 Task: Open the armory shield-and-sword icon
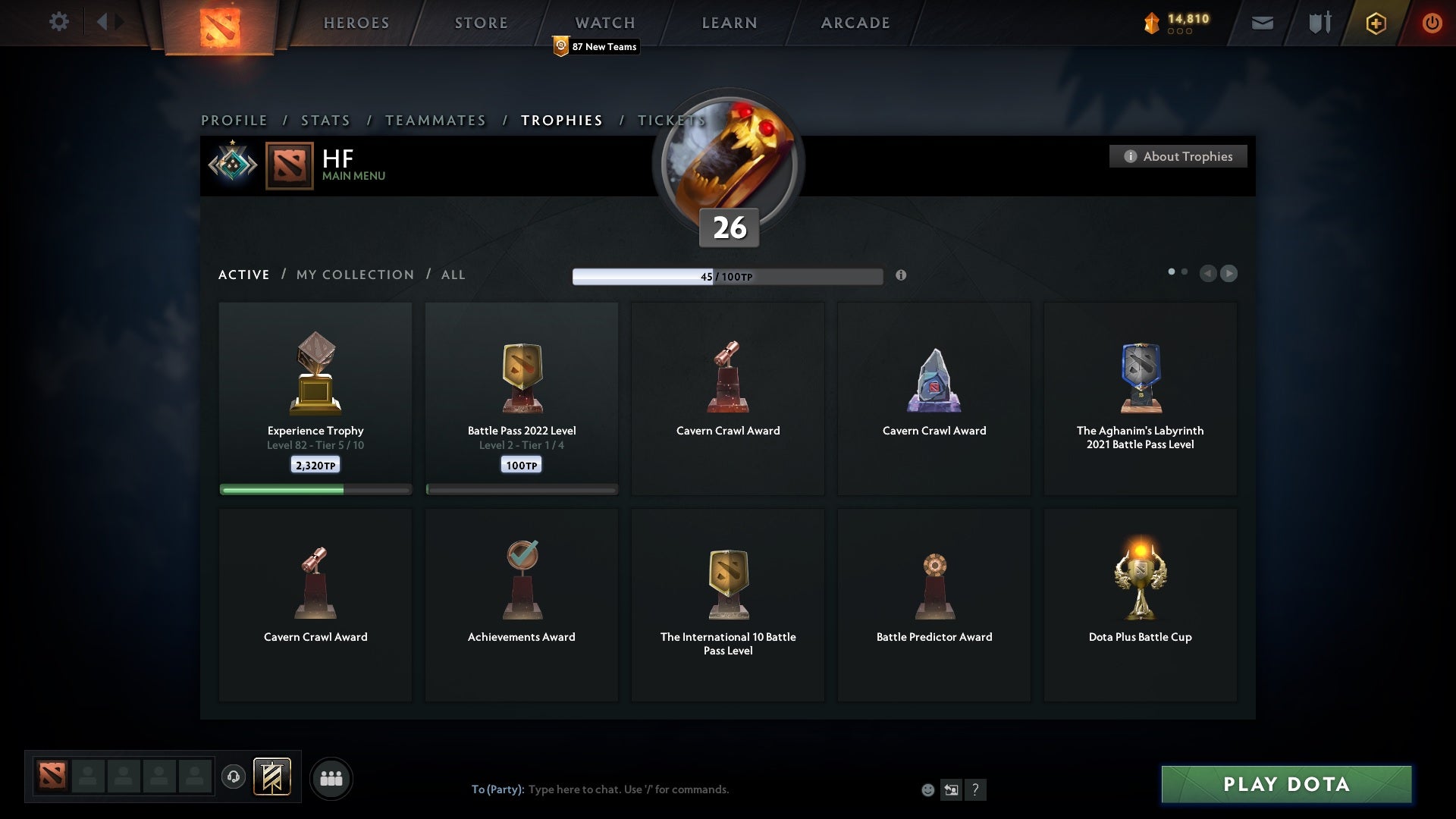tap(1319, 23)
